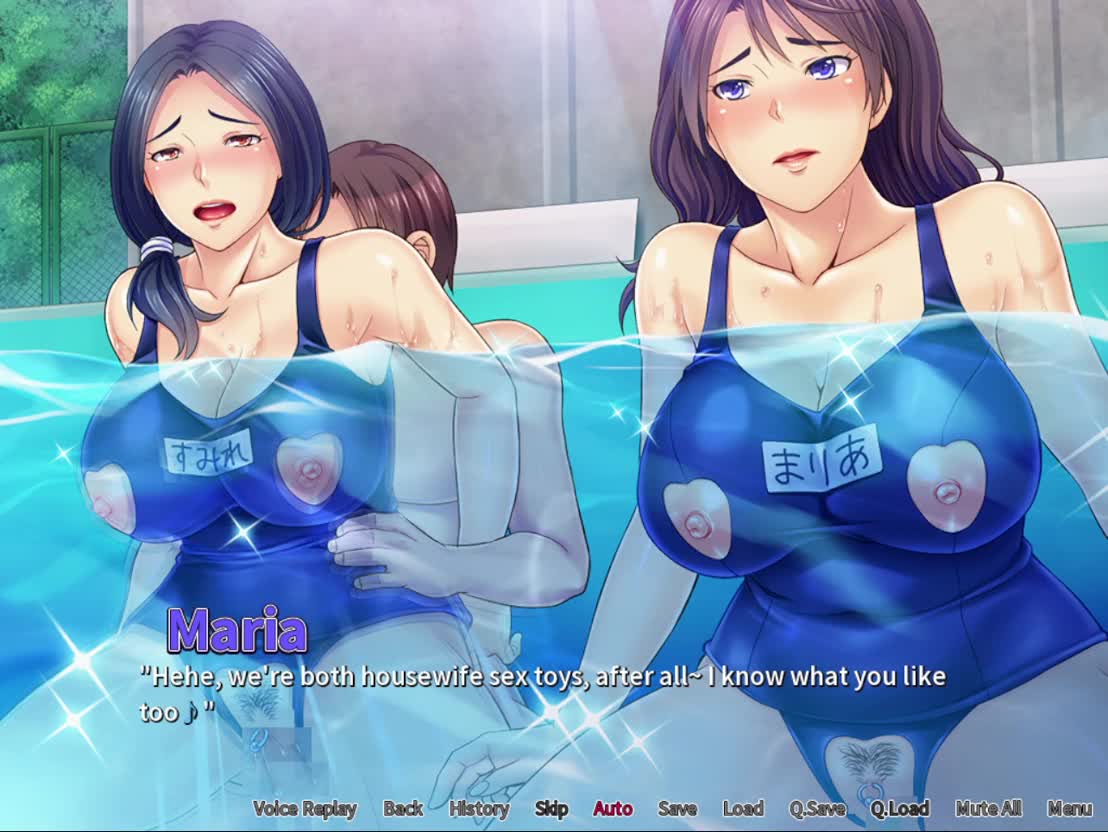Toggle Auto advance mode

click(x=613, y=809)
